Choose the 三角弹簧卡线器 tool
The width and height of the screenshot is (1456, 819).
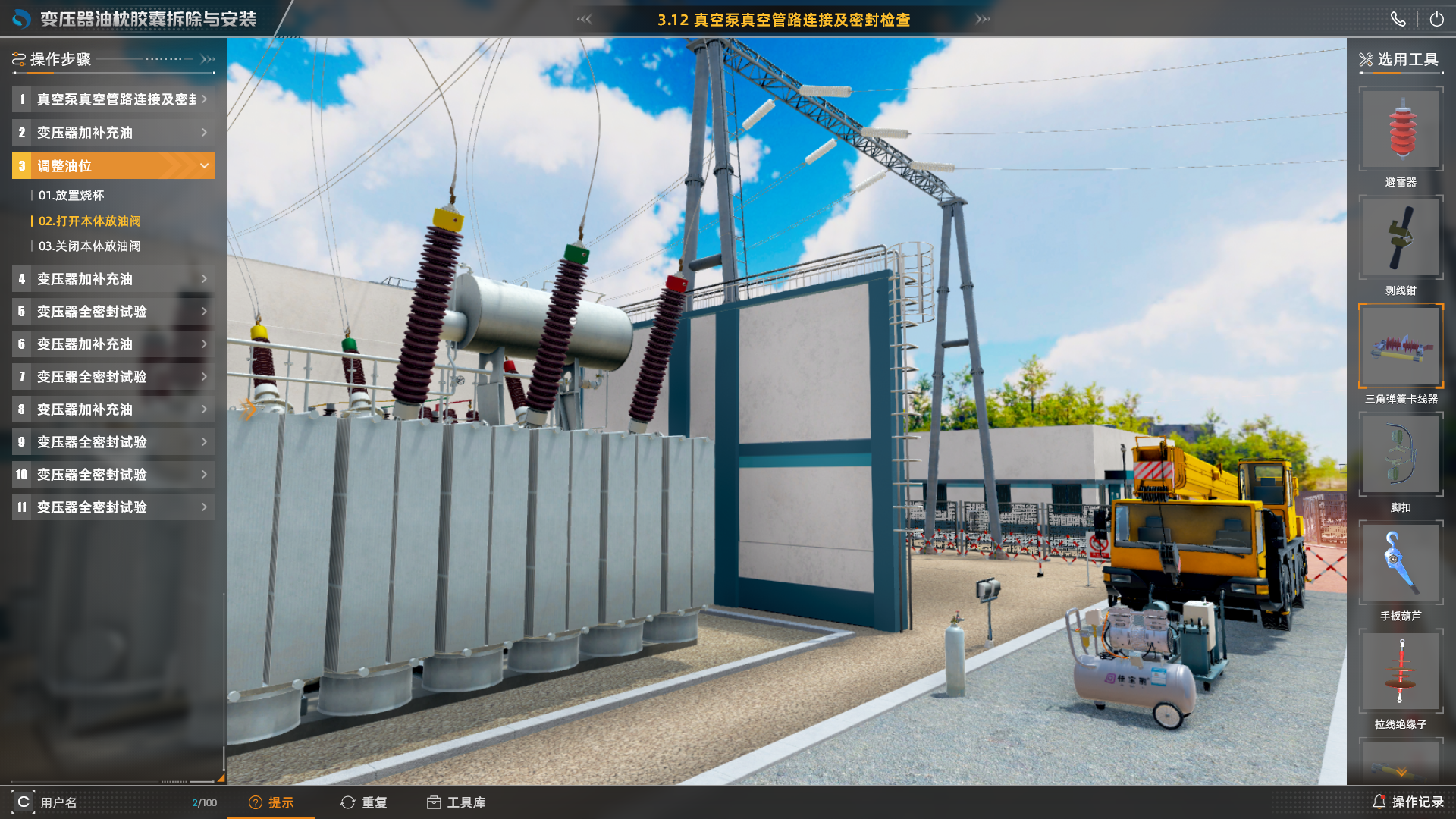(x=1401, y=347)
